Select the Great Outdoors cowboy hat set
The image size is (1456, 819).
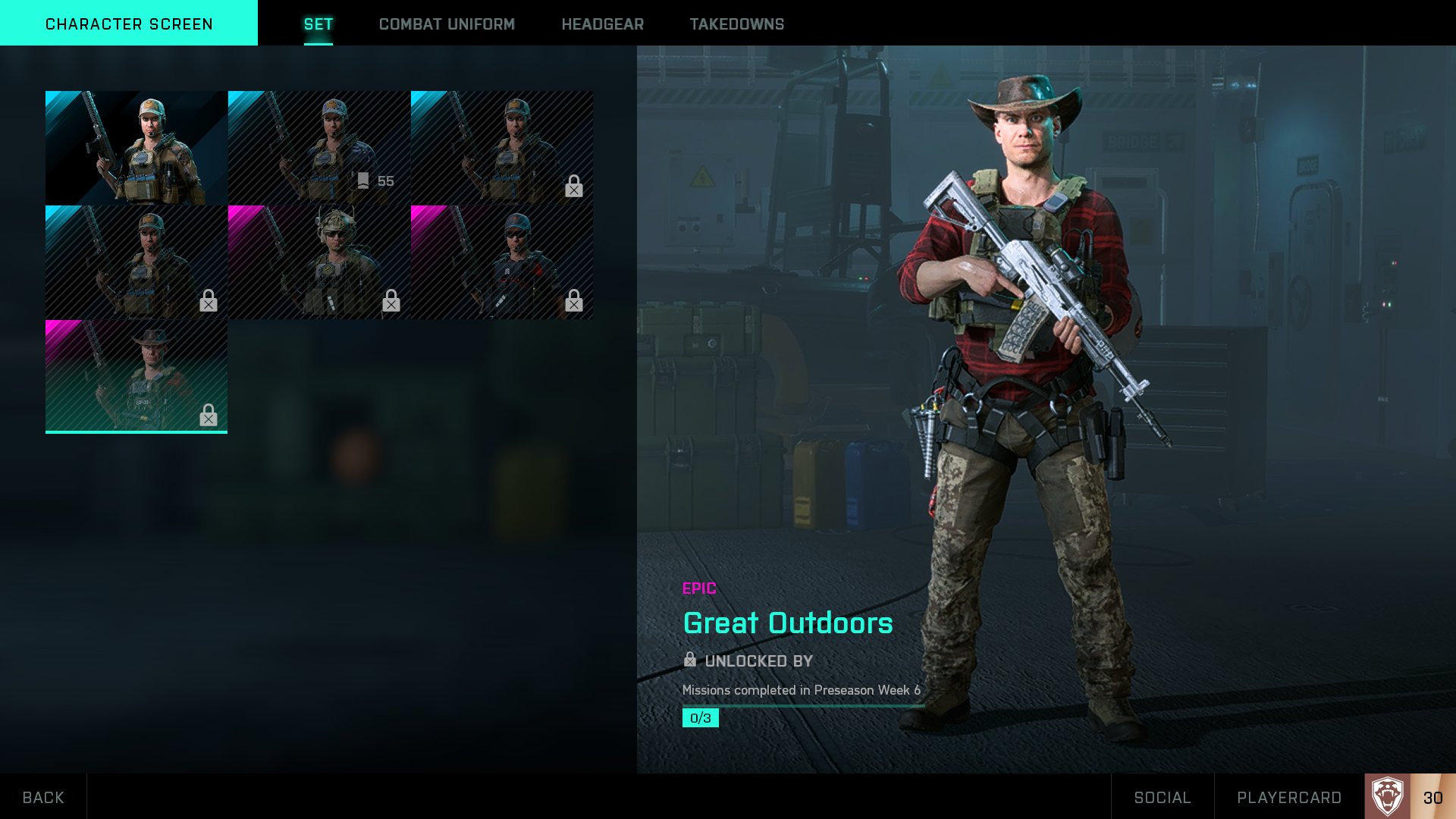136,376
